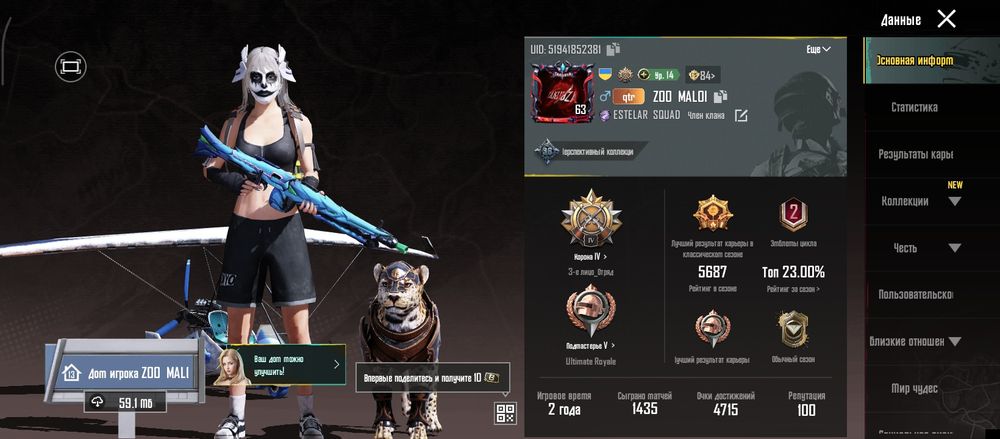Screen dimensions: 1000x439
Task: Open the QR code share icon
Action: click(504, 413)
